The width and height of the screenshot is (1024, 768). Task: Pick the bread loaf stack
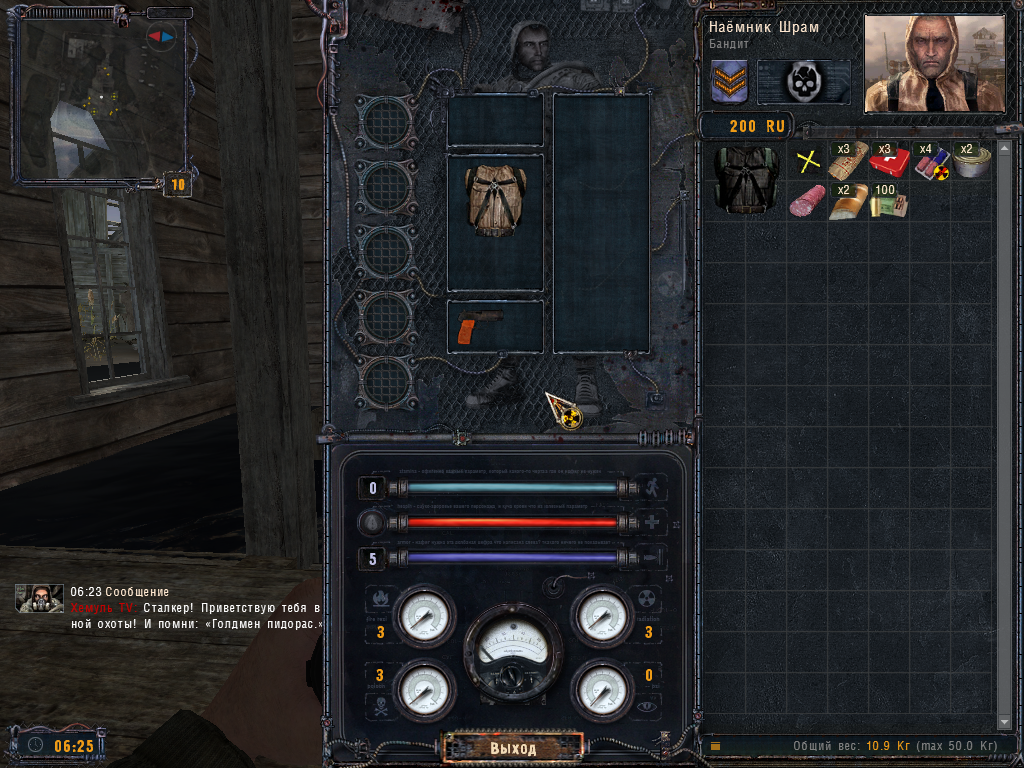pyautogui.click(x=847, y=202)
